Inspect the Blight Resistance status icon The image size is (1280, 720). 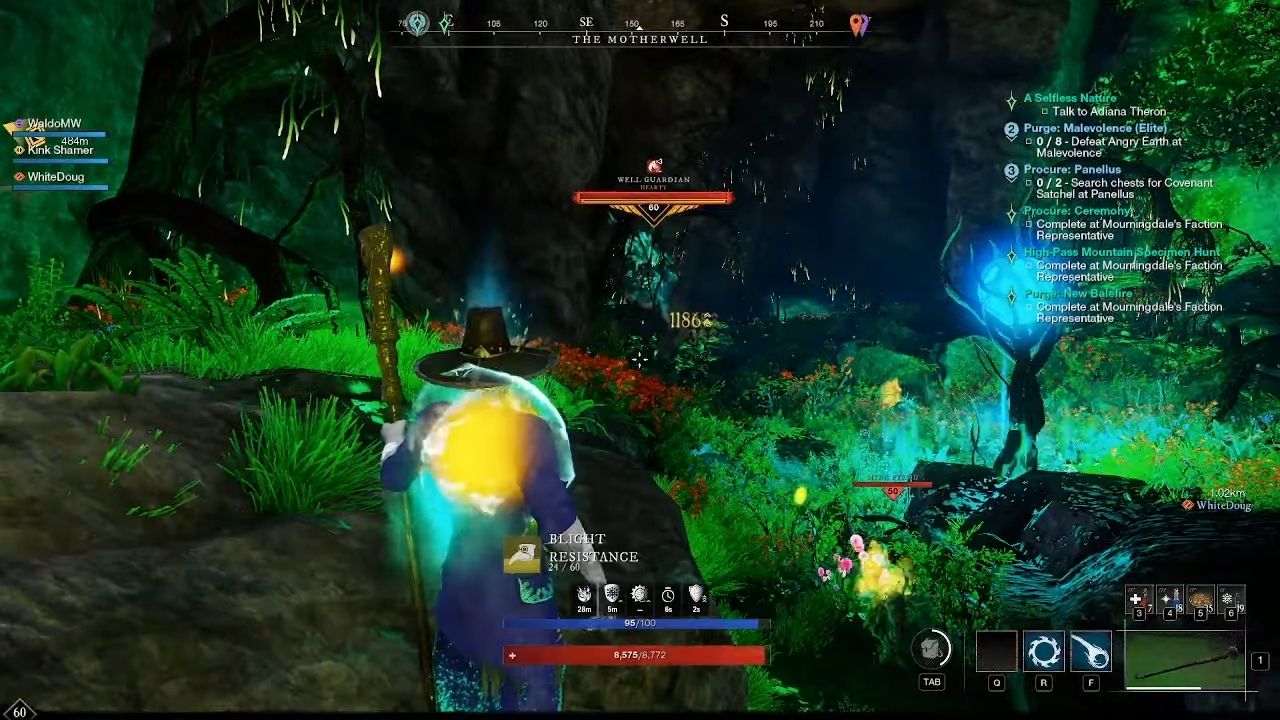pos(522,554)
